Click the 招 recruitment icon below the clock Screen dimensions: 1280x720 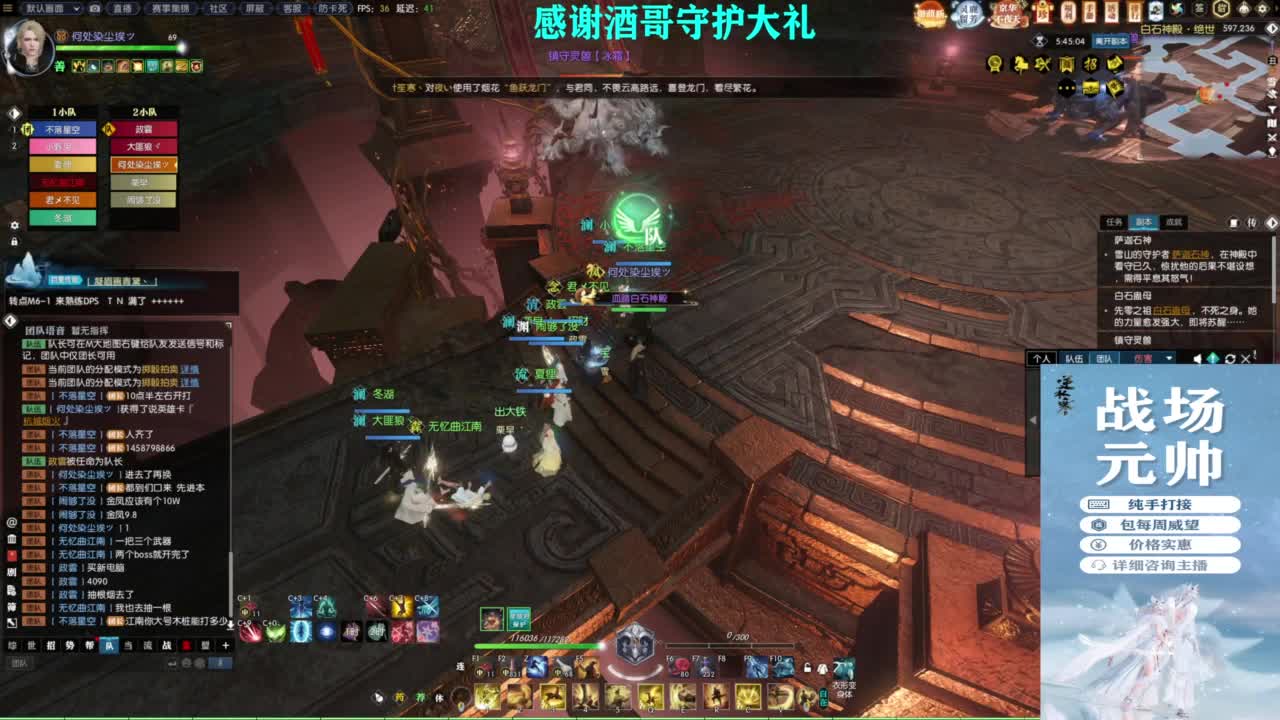pos(1090,65)
